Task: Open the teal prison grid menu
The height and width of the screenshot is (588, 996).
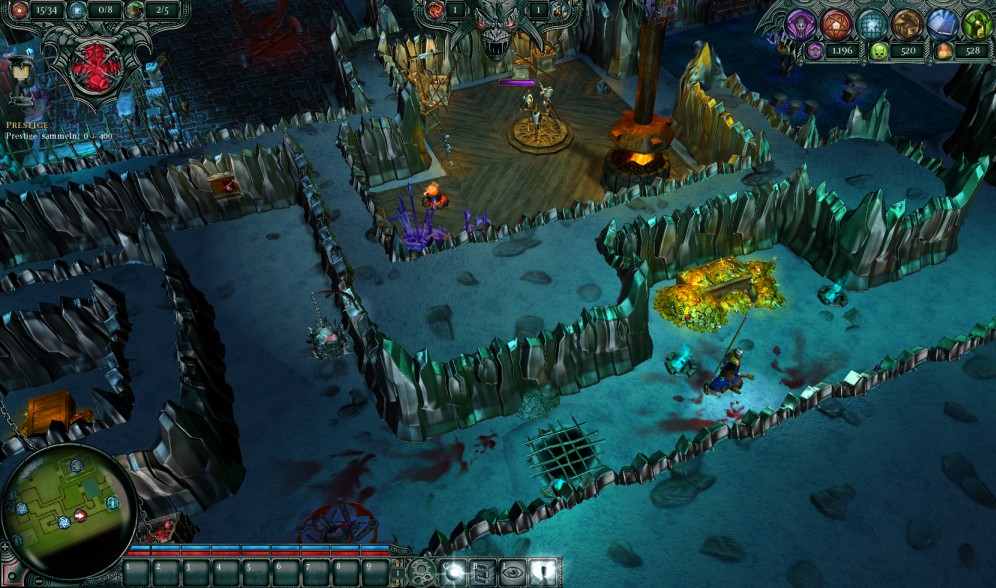Action: point(872,24)
